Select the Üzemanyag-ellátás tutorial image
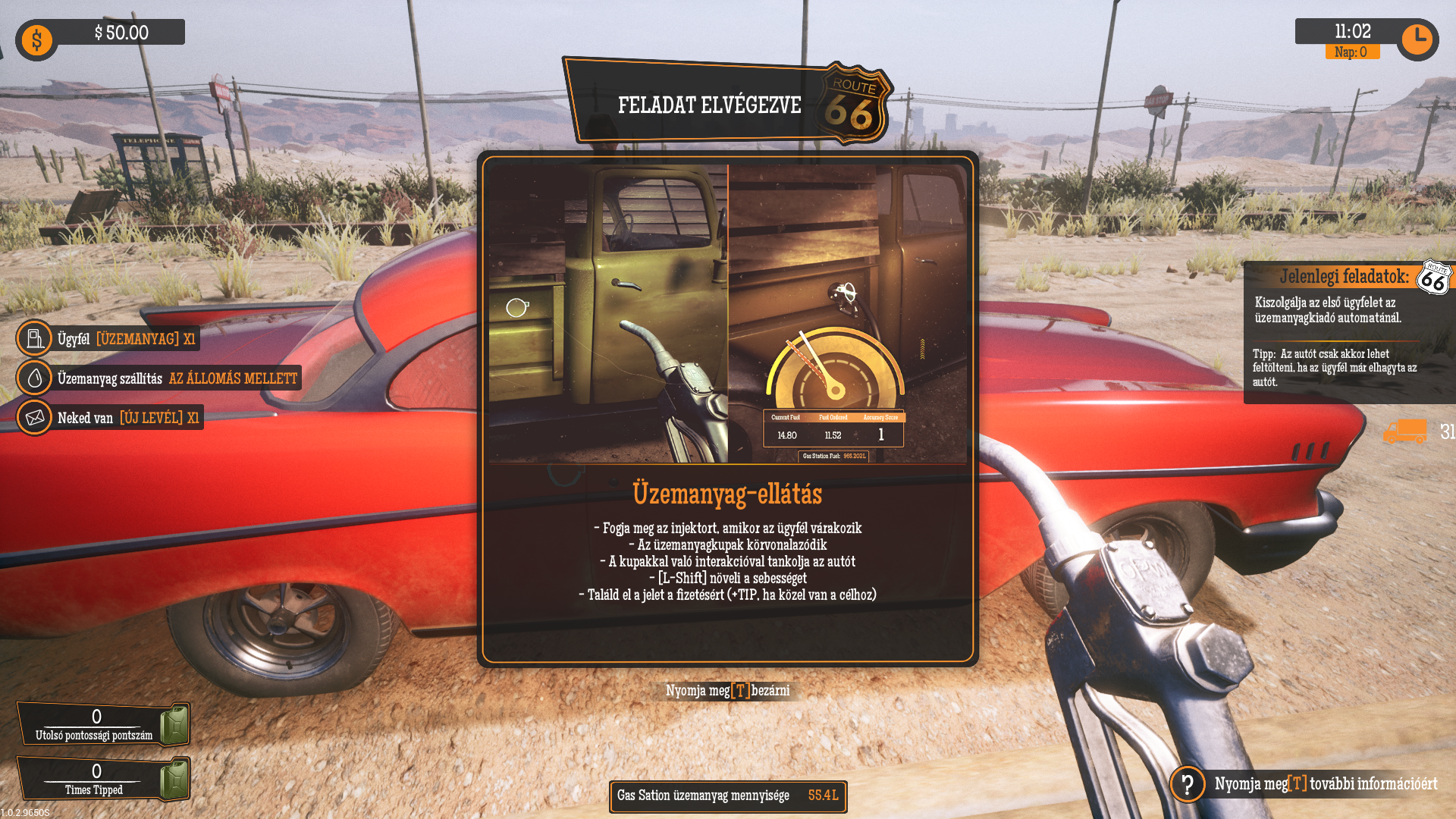Screen dimensions: 1456x819 (727, 313)
